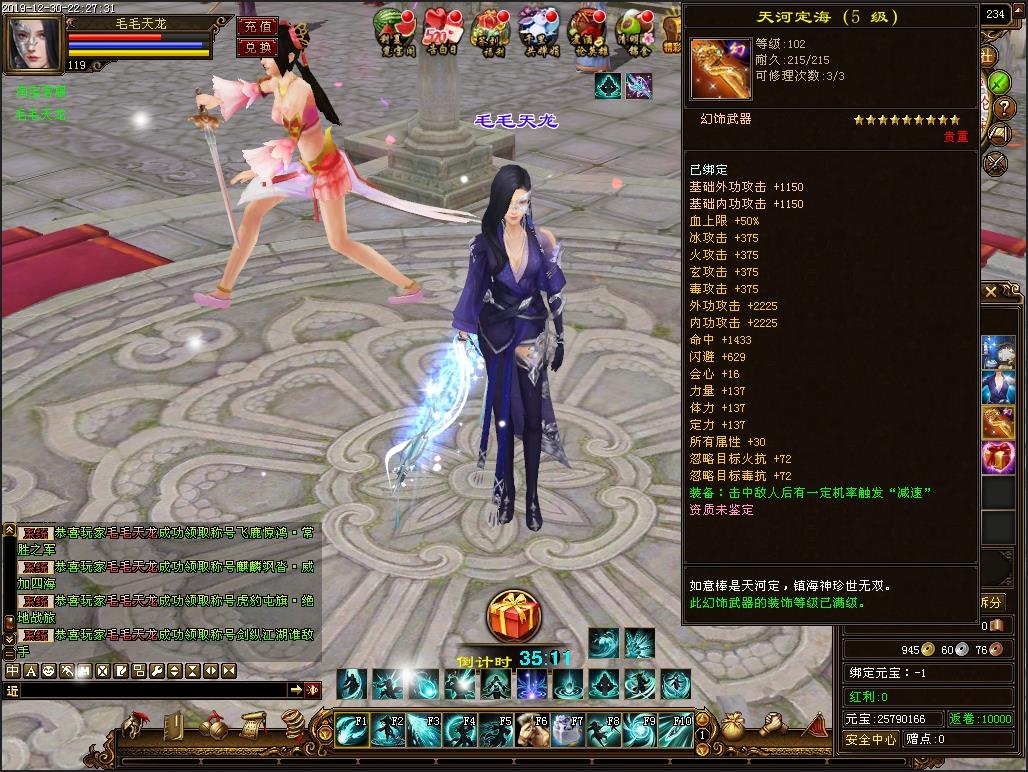Click the 充值 recharge button

[255, 27]
